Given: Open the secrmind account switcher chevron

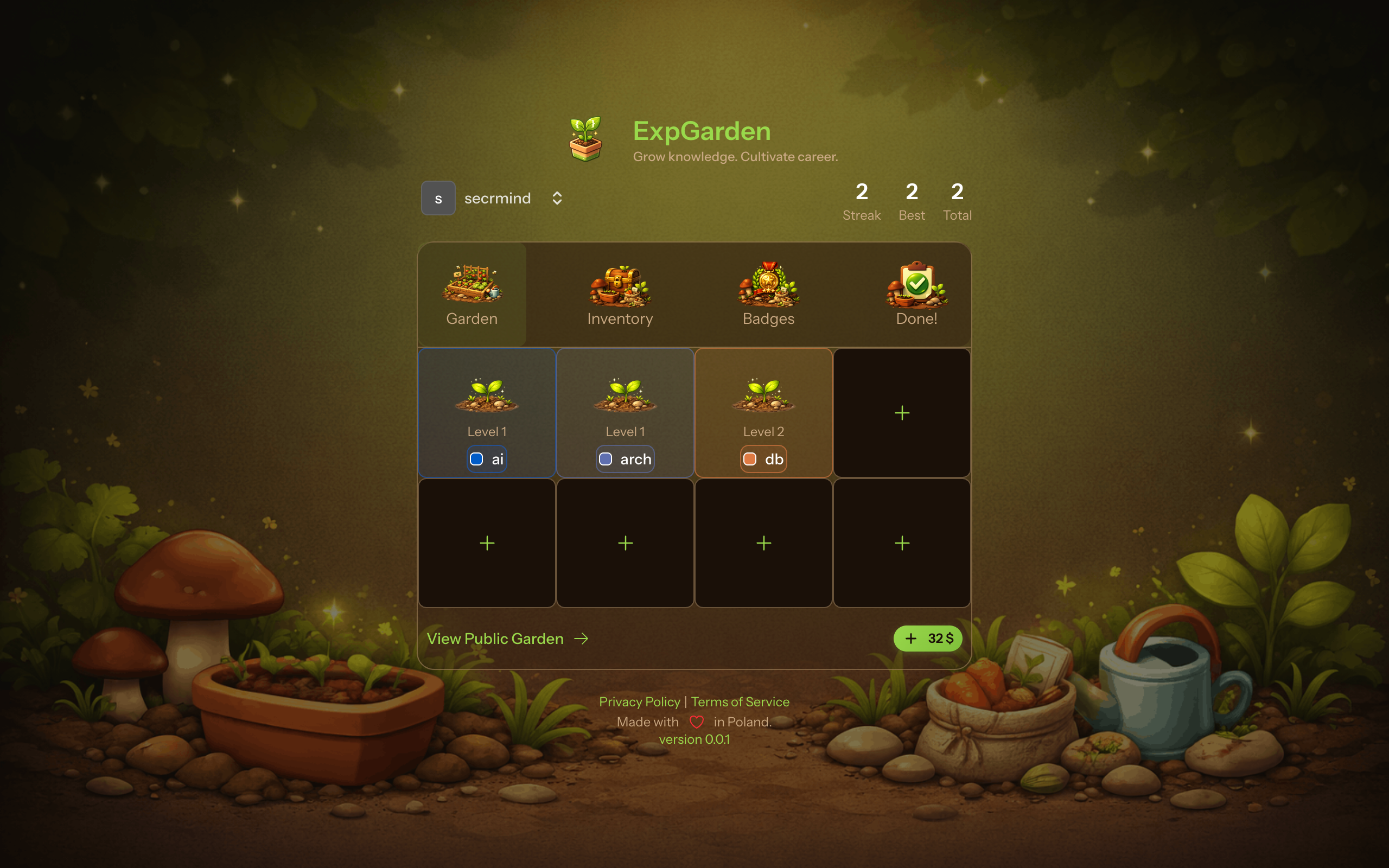Looking at the screenshot, I should click(x=557, y=197).
